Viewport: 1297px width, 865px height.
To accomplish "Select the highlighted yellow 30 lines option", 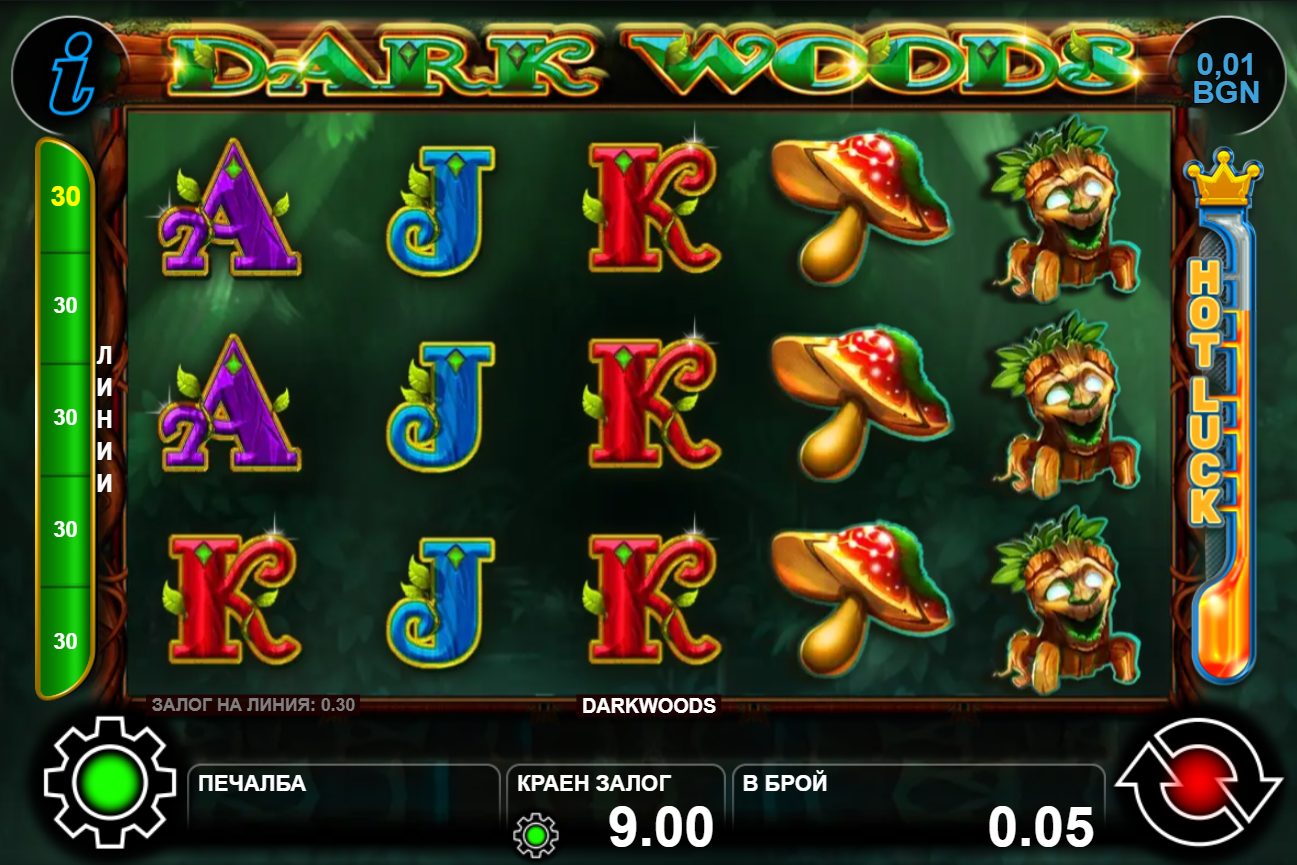I will pyautogui.click(x=66, y=197).
